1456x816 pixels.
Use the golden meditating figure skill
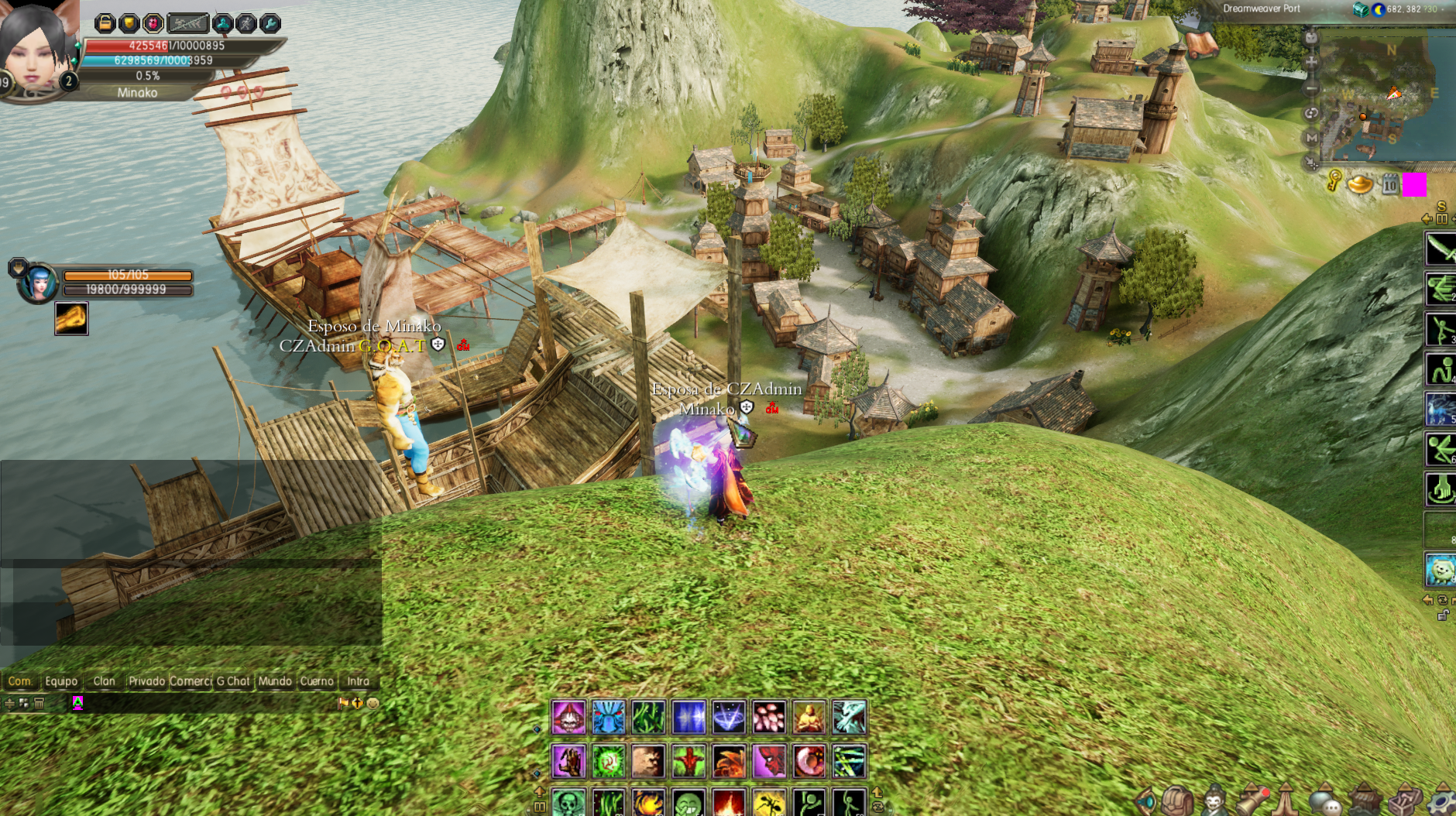809,717
